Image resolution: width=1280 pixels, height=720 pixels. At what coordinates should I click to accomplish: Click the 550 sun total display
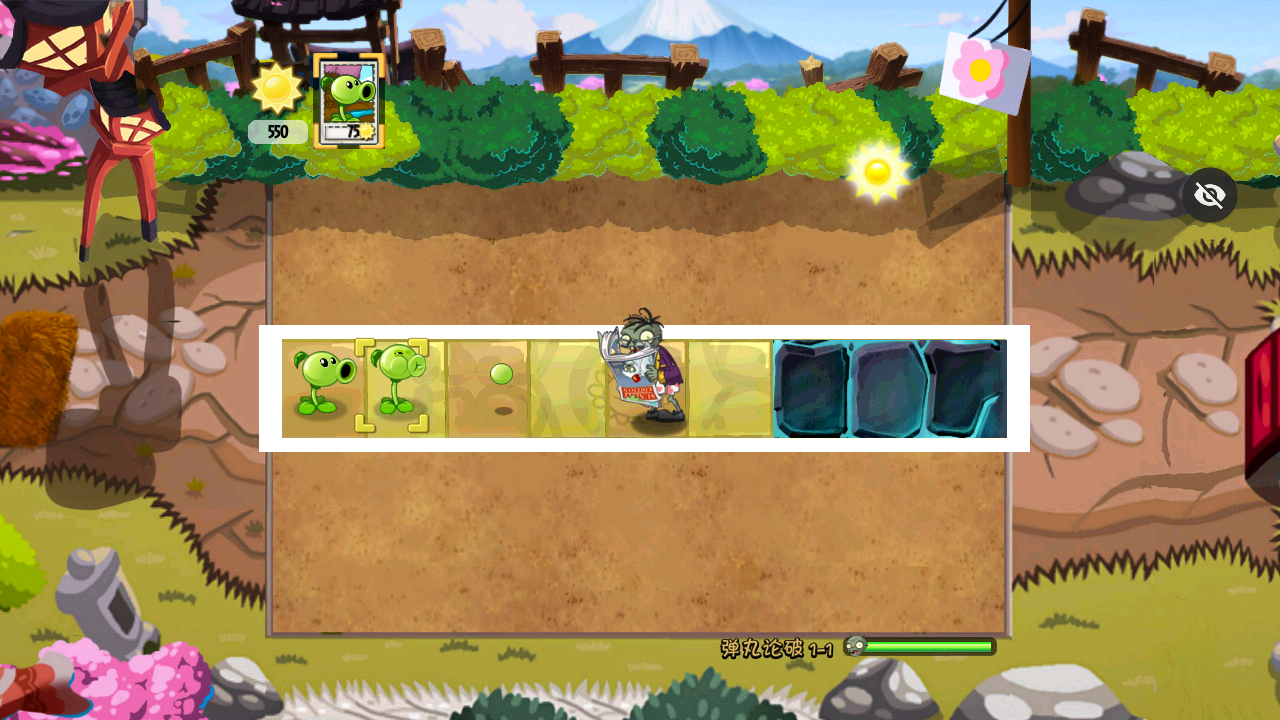pos(277,131)
